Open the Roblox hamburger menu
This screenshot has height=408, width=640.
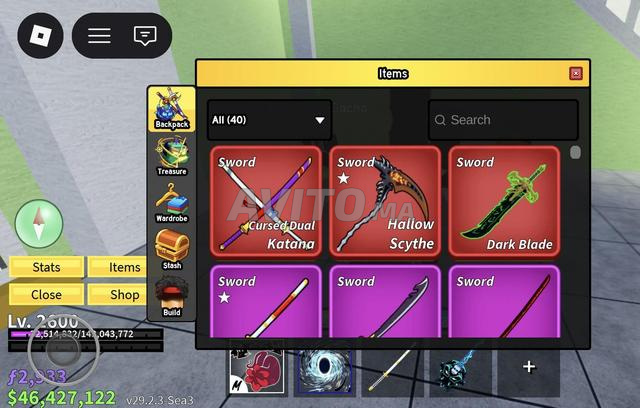pos(99,36)
